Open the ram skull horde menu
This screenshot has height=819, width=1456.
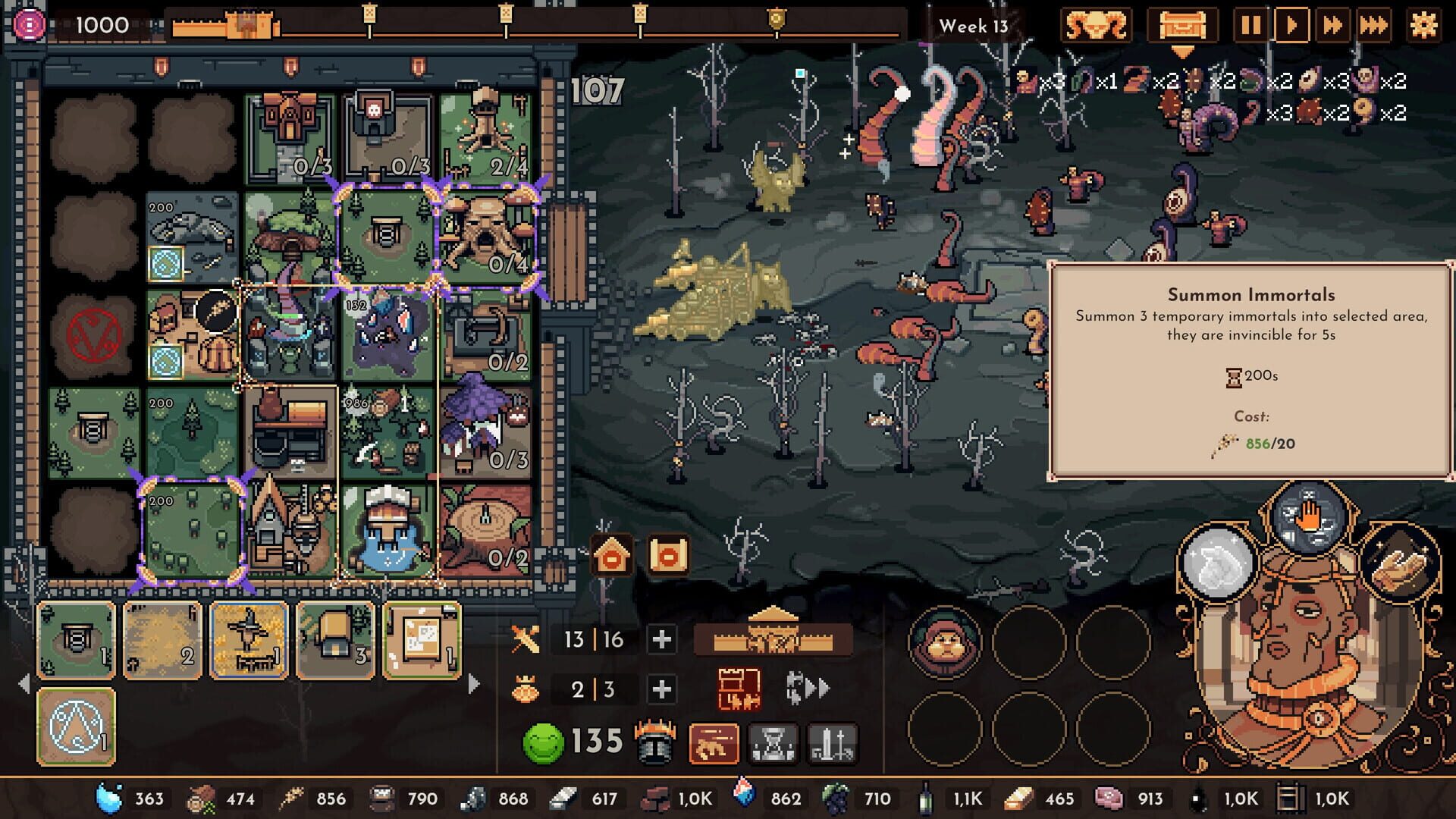[x=1096, y=25]
